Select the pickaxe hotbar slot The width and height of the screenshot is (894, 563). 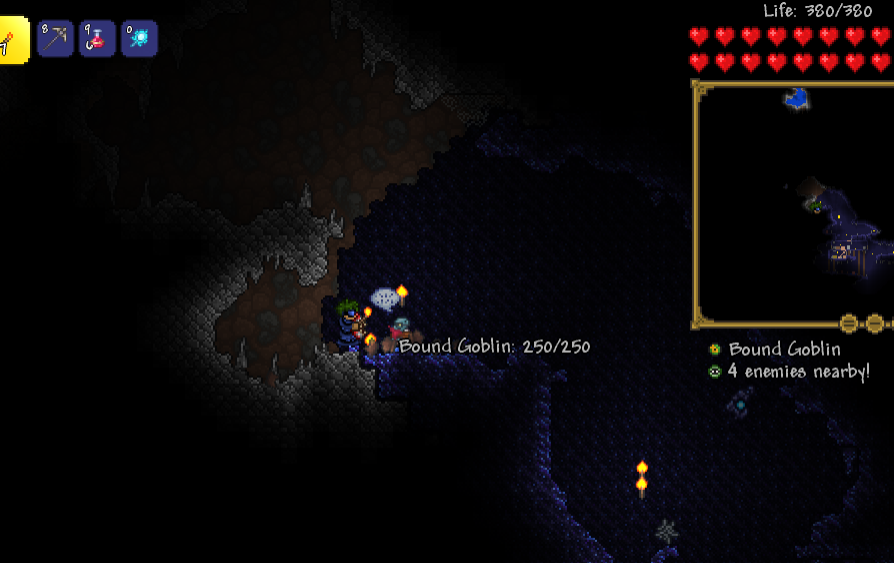[55, 38]
